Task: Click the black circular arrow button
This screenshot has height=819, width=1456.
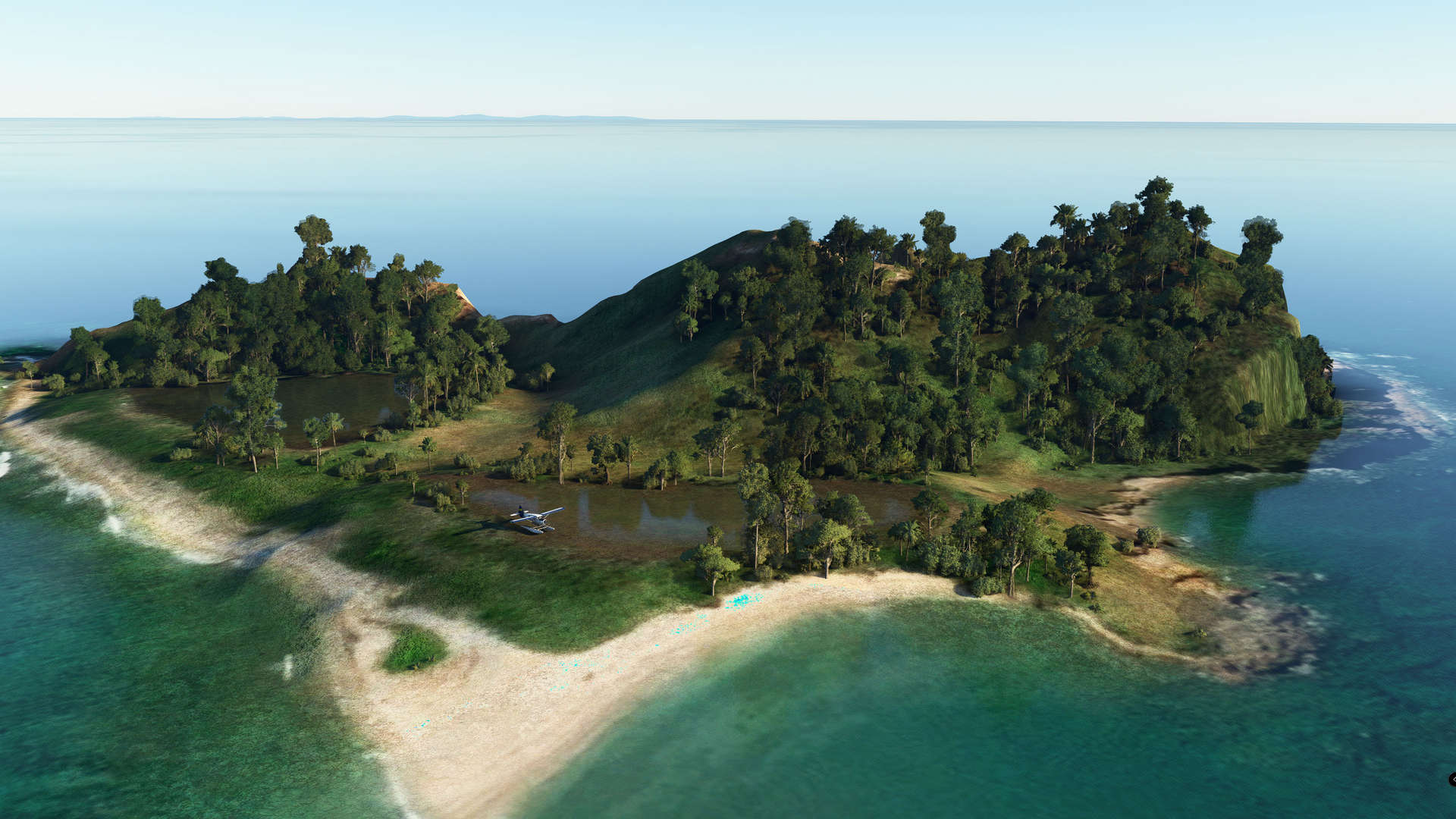Action: click(x=1451, y=780)
